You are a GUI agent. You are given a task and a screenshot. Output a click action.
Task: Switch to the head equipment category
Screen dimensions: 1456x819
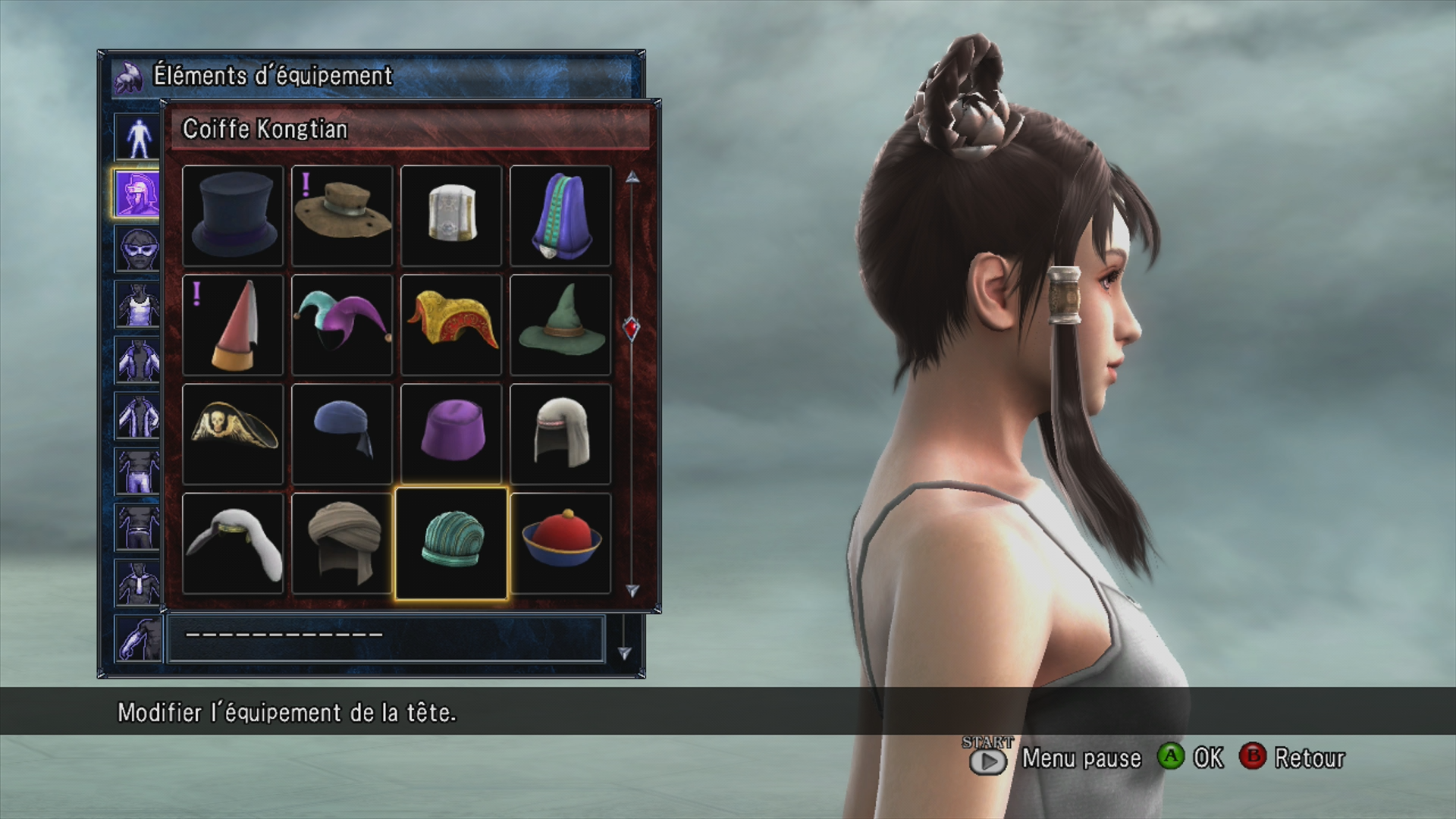pyautogui.click(x=137, y=193)
